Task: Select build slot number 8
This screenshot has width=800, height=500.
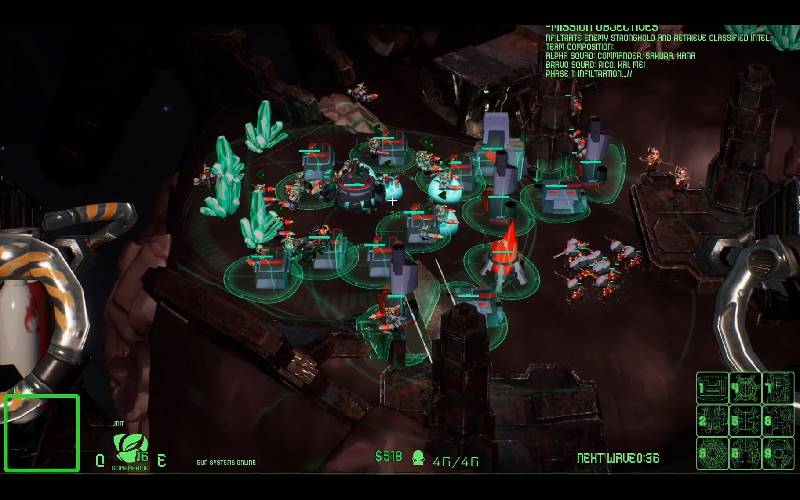Action: tap(777, 420)
